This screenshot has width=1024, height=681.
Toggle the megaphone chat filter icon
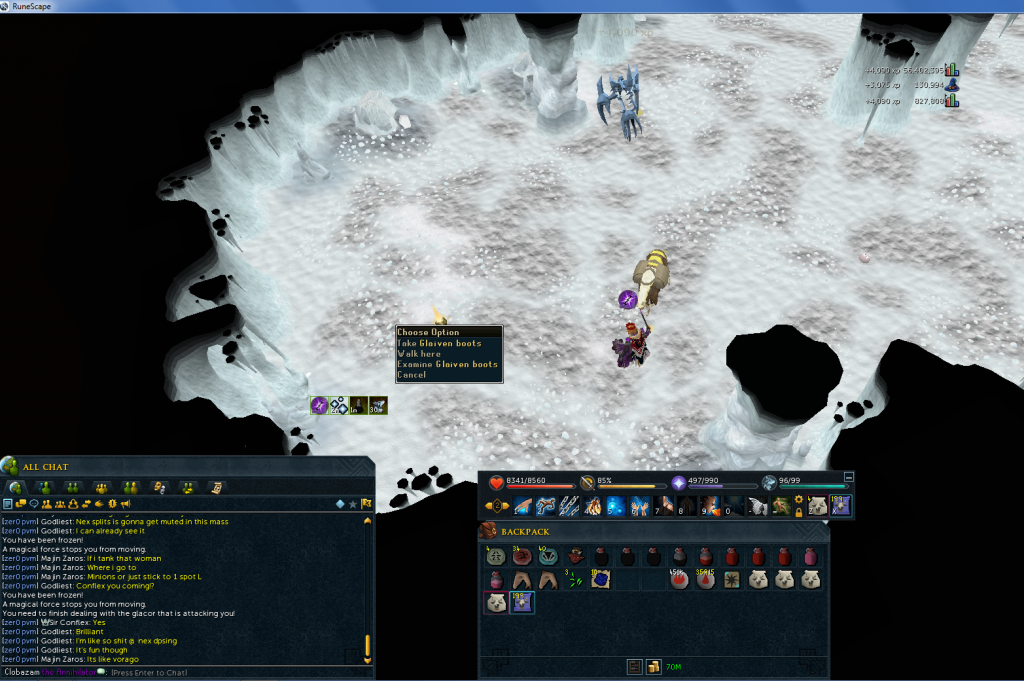126,503
